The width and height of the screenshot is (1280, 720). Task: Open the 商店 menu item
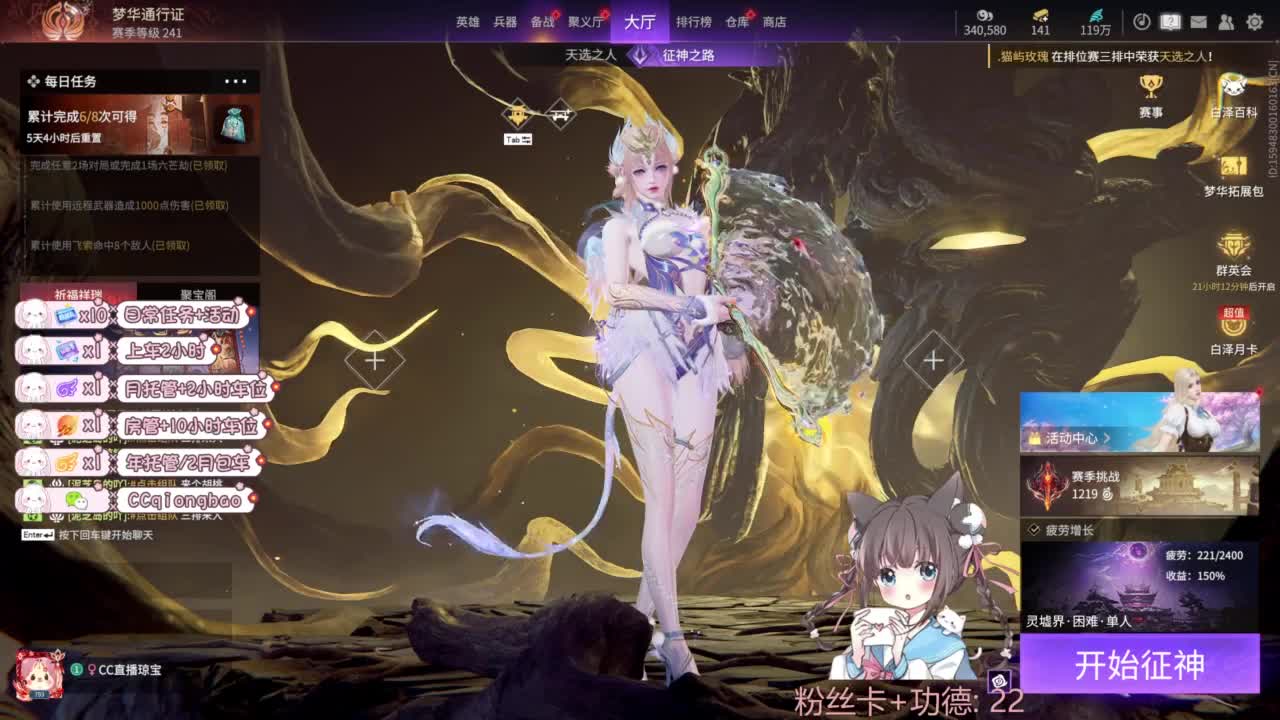coord(778,21)
